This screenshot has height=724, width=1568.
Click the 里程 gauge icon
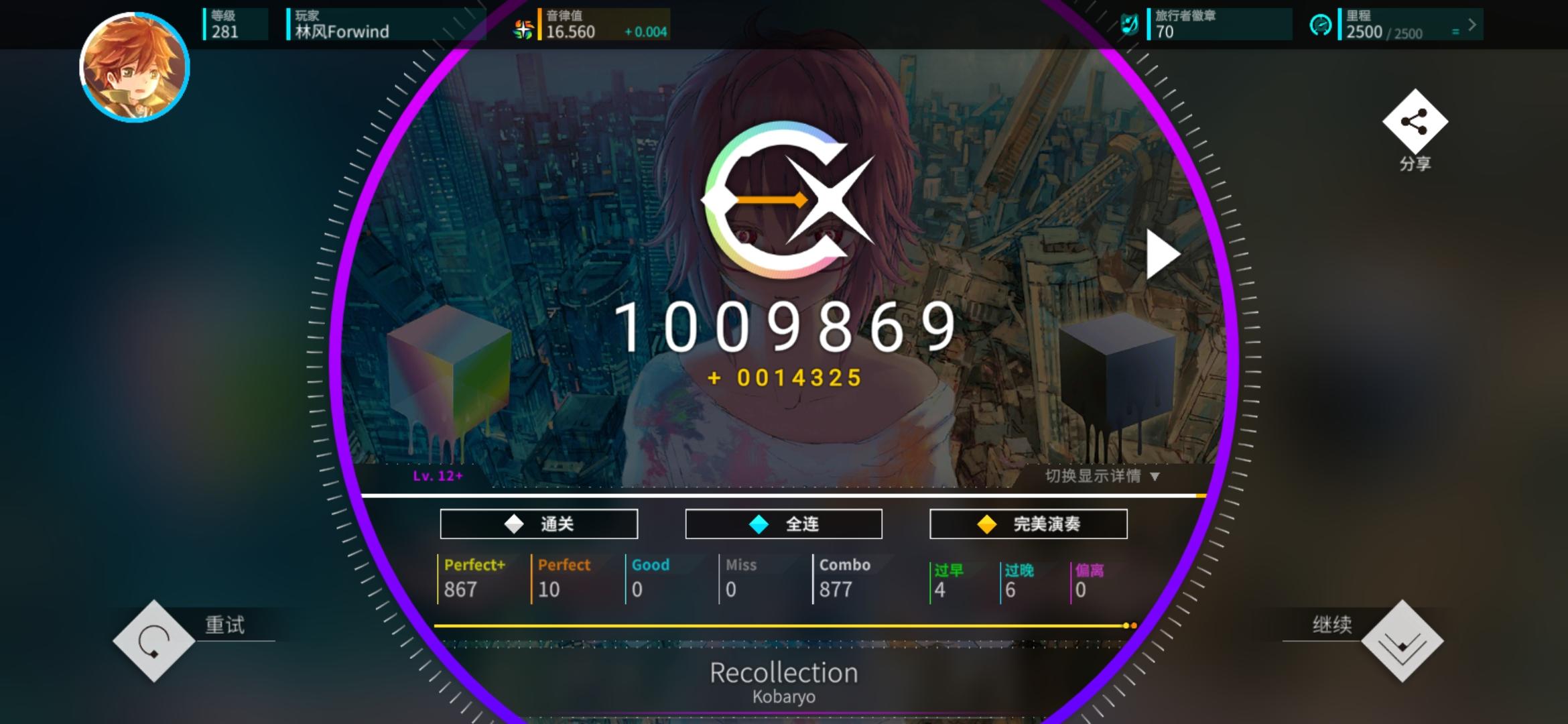click(1321, 25)
